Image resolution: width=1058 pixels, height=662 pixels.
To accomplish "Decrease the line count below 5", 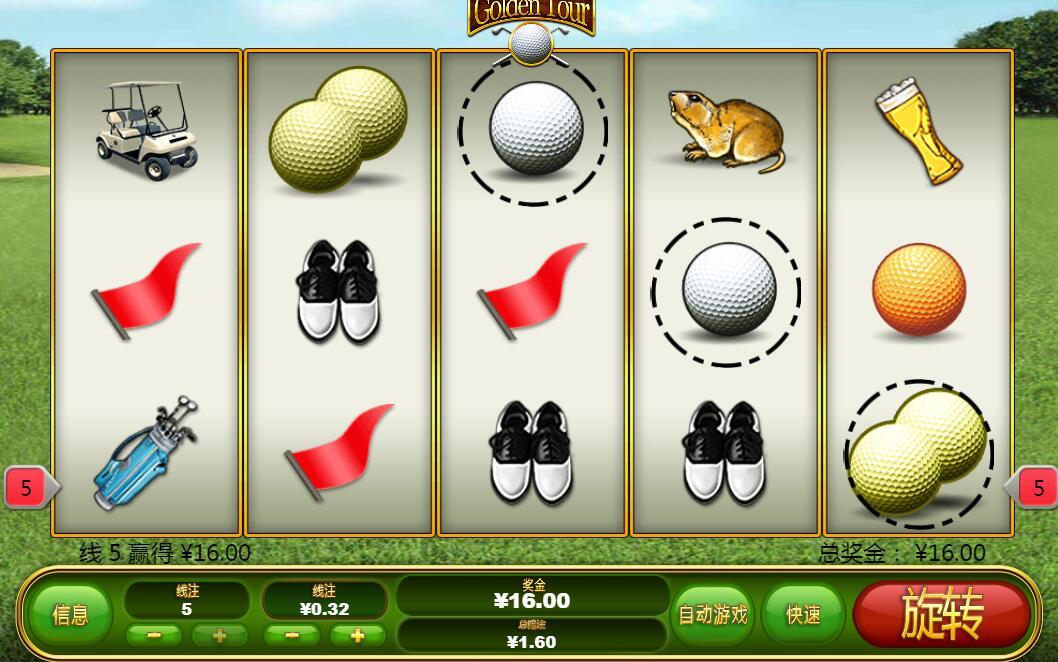I will point(154,635).
